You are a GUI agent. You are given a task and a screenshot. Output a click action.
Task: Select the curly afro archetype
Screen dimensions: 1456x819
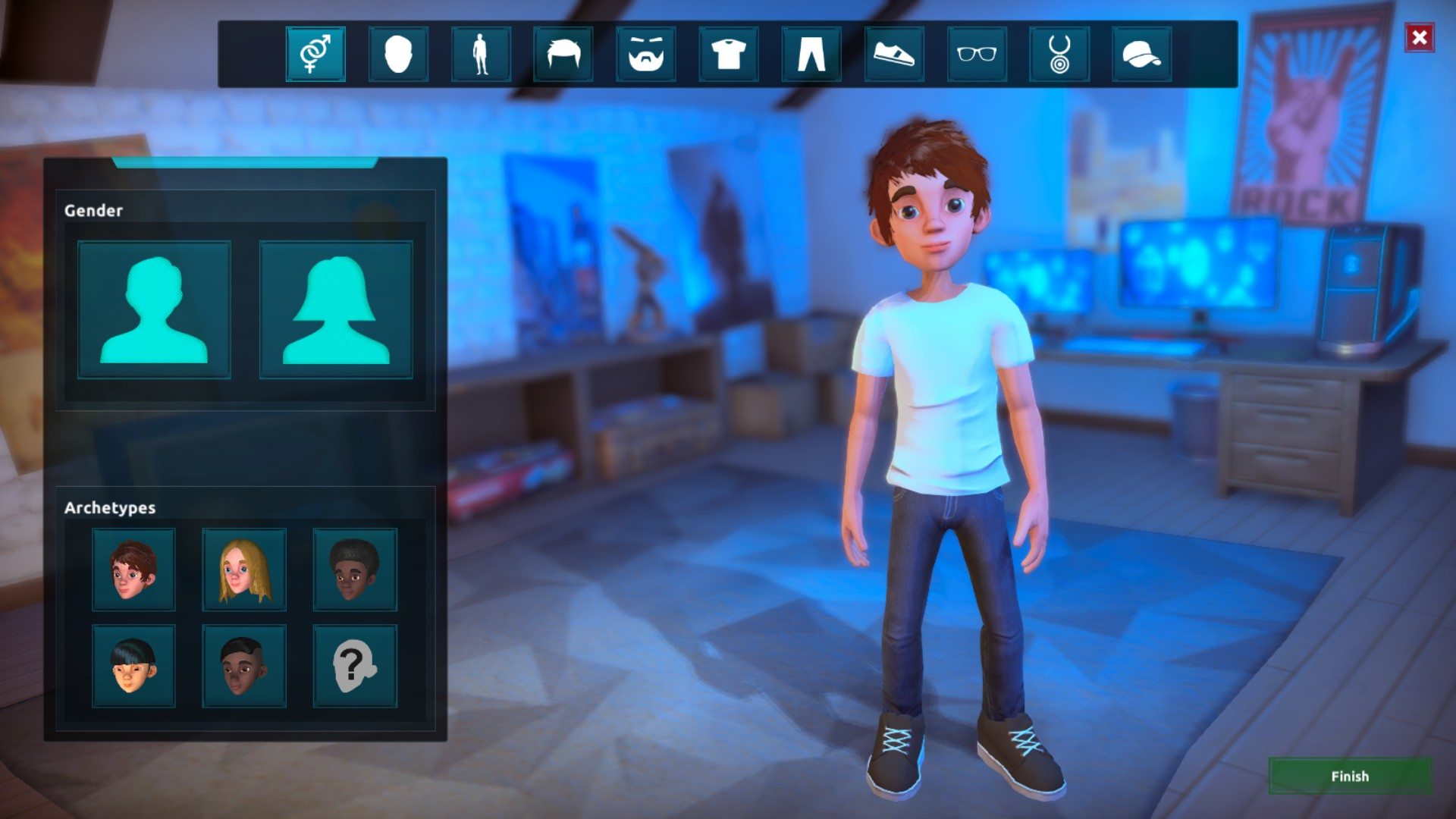click(355, 570)
